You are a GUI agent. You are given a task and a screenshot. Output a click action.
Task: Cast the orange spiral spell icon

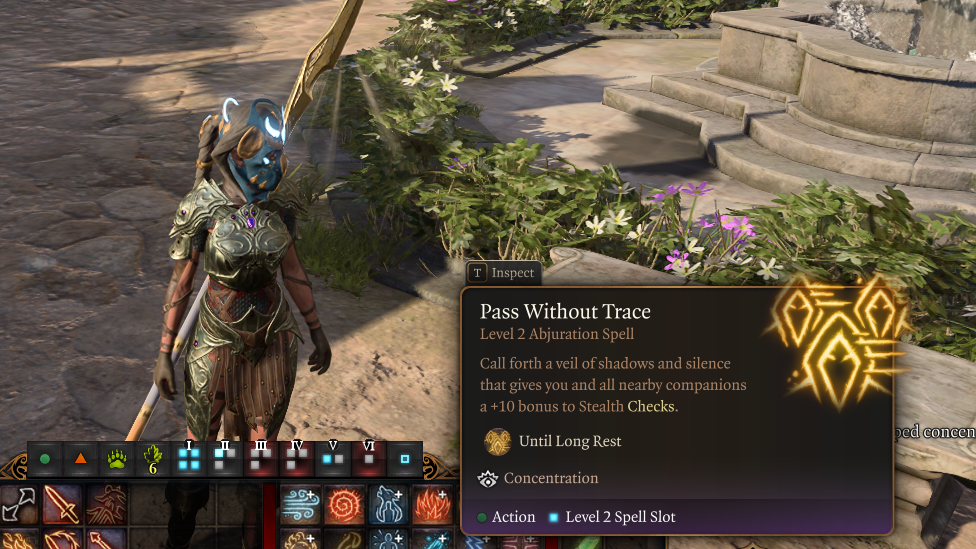tap(344, 504)
